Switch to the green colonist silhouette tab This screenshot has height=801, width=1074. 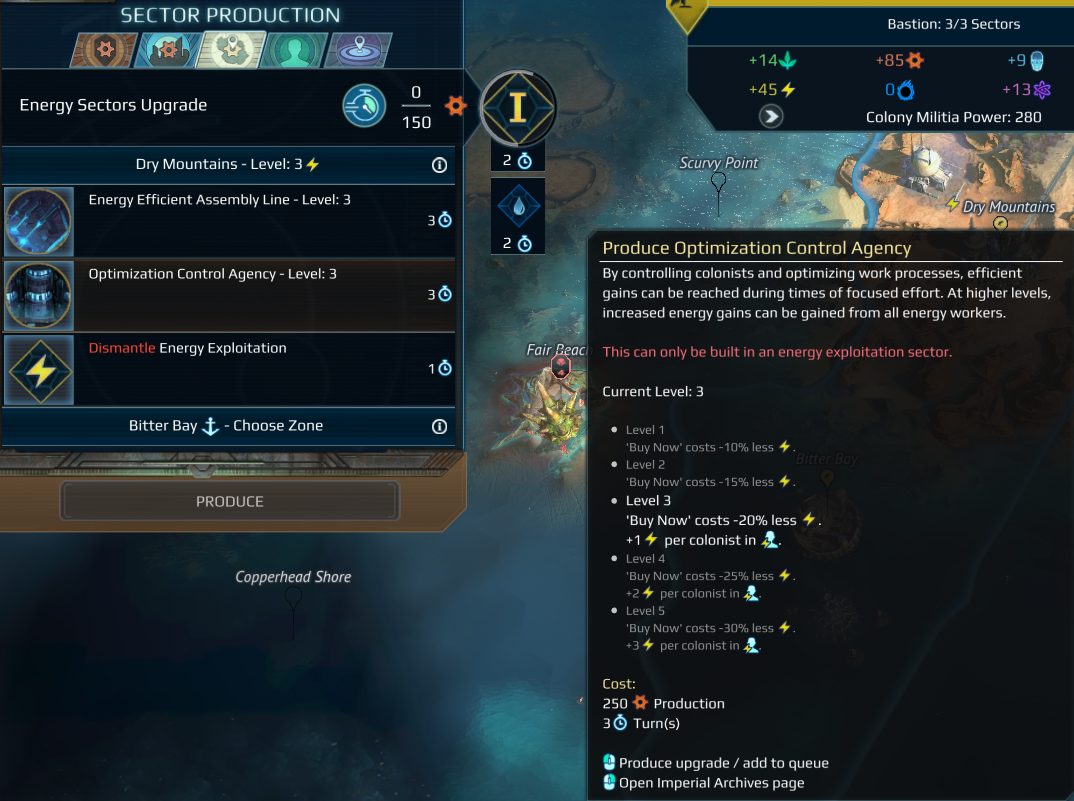tap(294, 50)
